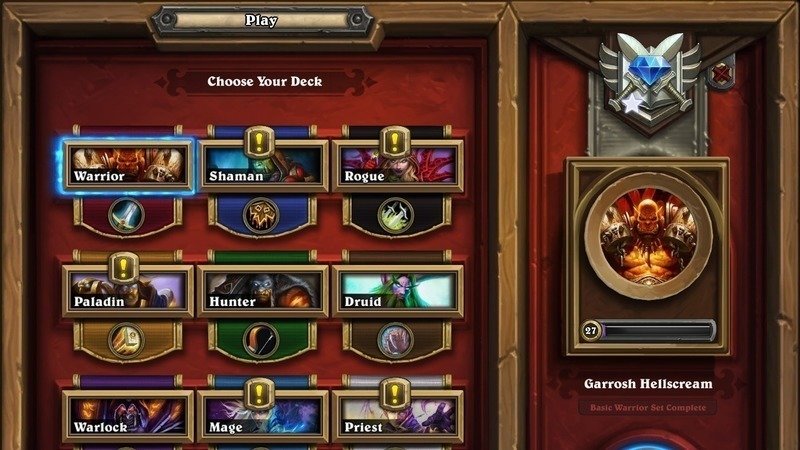Image resolution: width=800 pixels, height=450 pixels.
Task: Select the Warlock deck
Action: (127, 416)
